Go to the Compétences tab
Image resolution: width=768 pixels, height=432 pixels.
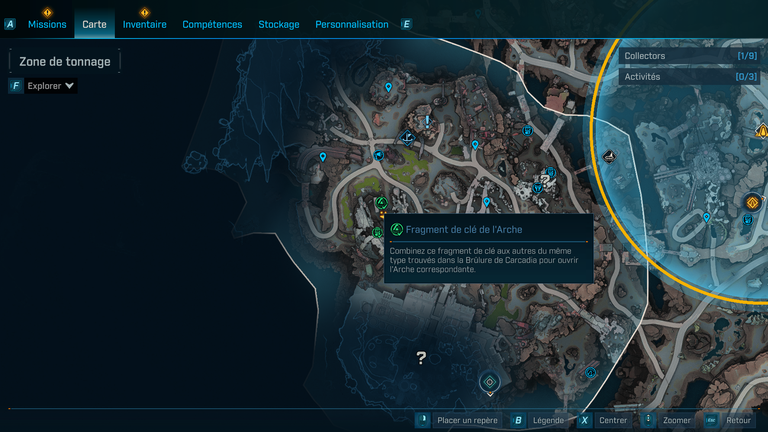click(212, 24)
